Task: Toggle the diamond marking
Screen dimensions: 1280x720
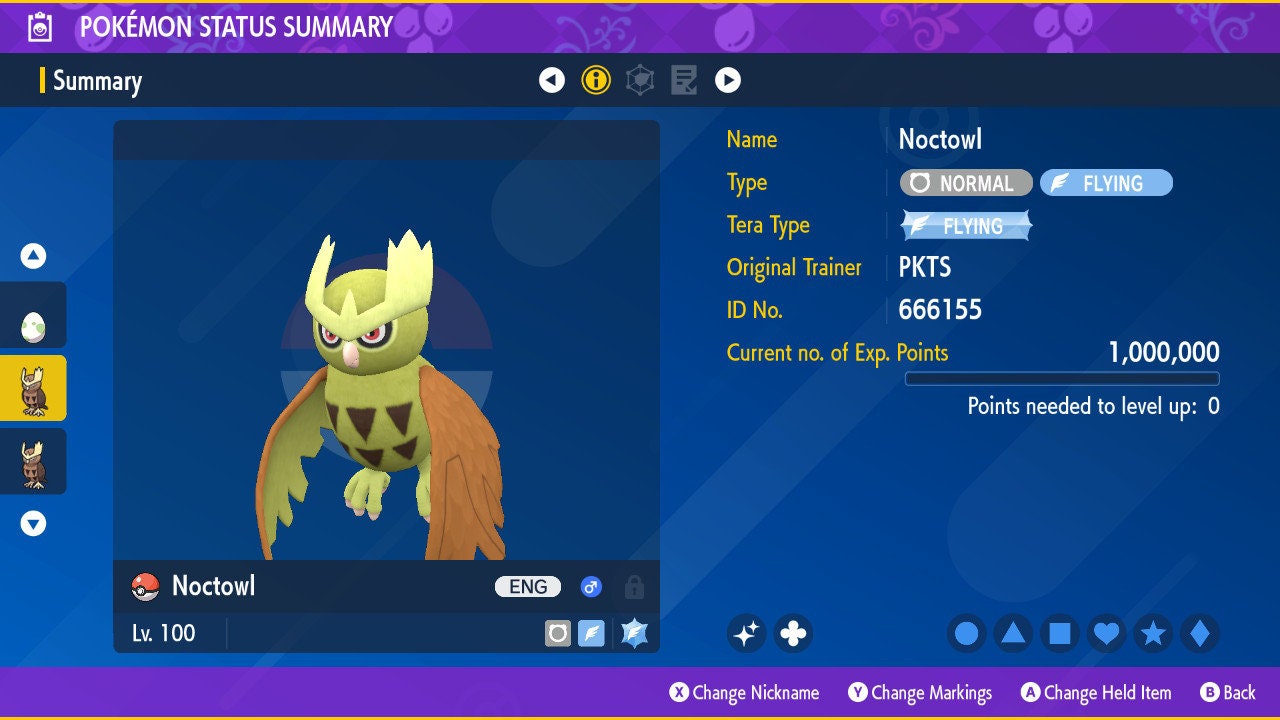Action: coord(1200,633)
